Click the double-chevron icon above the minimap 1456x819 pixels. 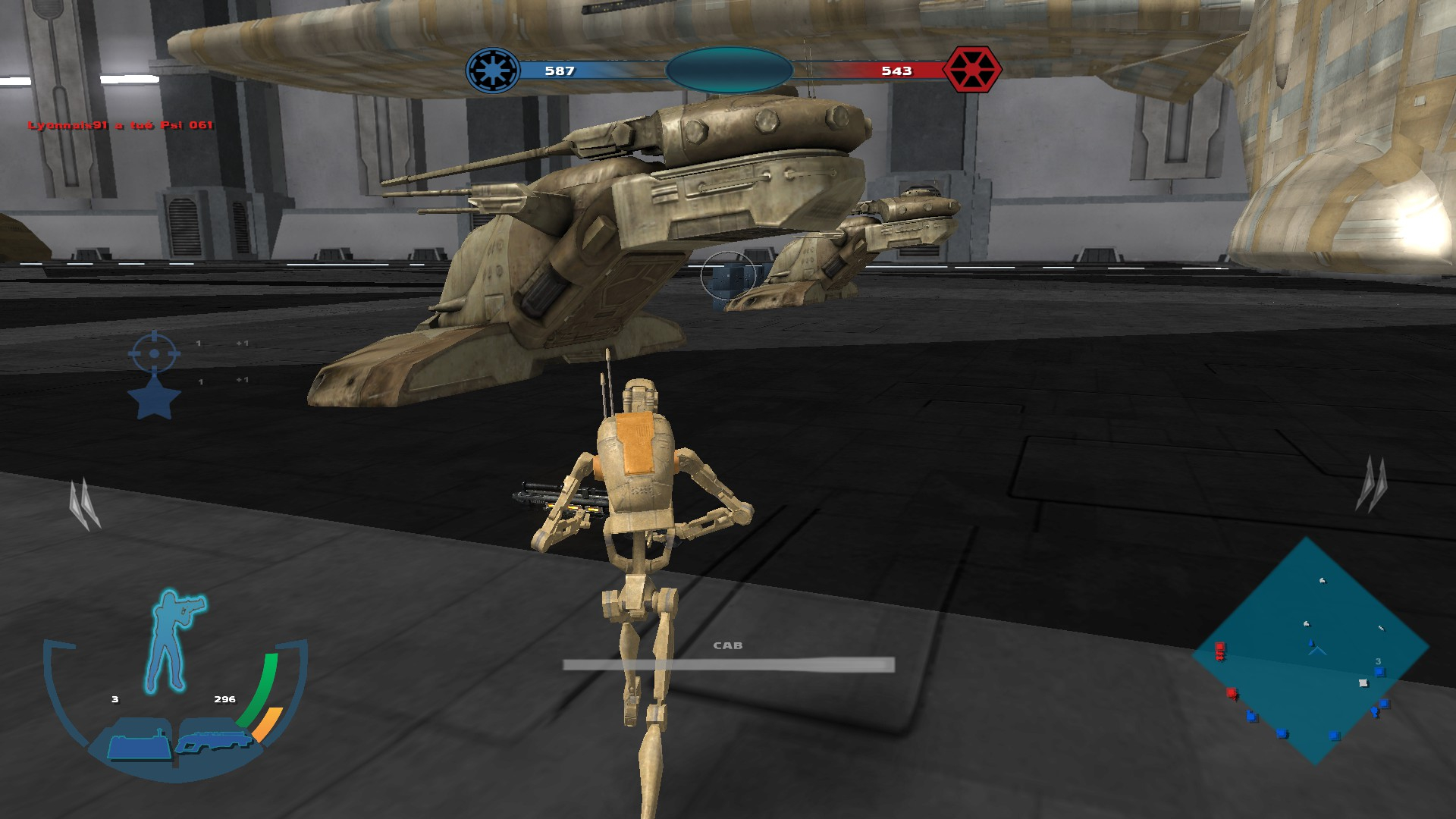tap(1372, 484)
